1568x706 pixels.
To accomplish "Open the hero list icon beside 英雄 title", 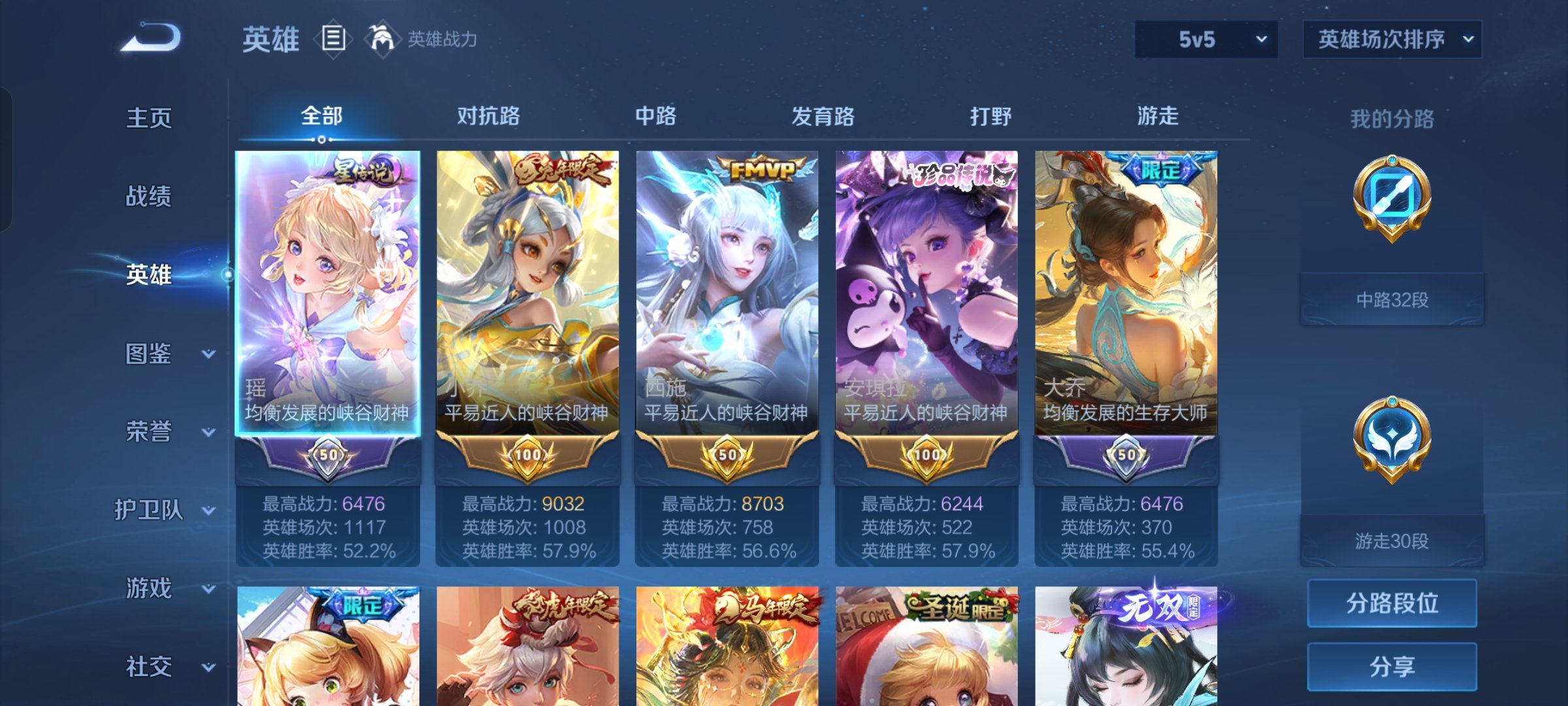I will pos(335,39).
